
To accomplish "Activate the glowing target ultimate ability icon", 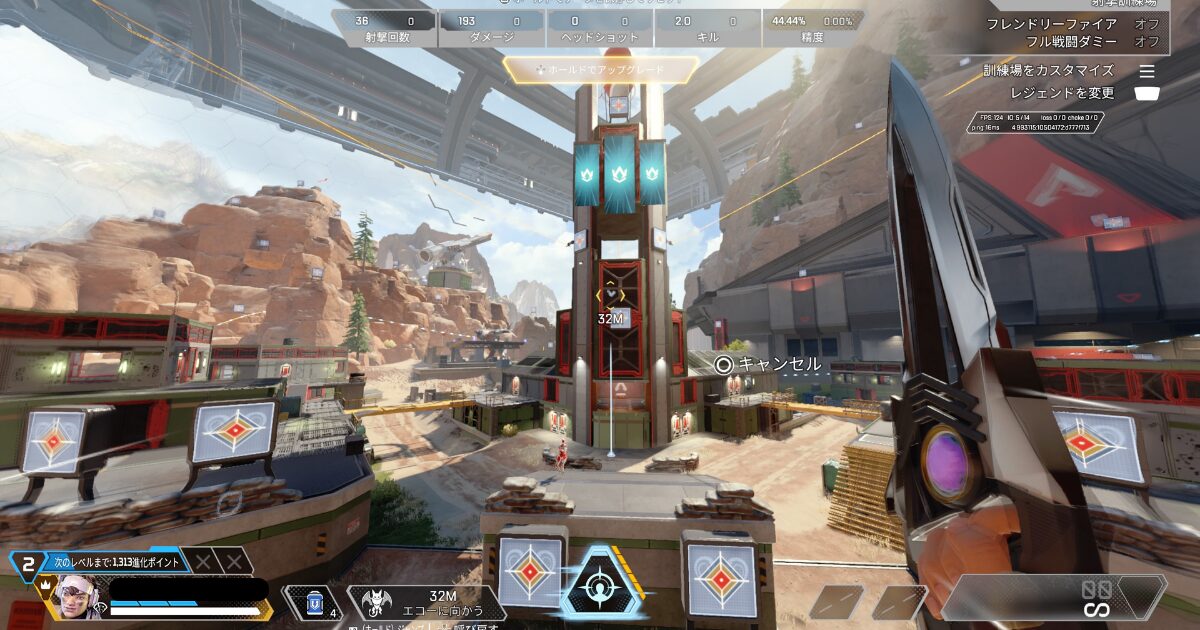I will coord(601,584).
